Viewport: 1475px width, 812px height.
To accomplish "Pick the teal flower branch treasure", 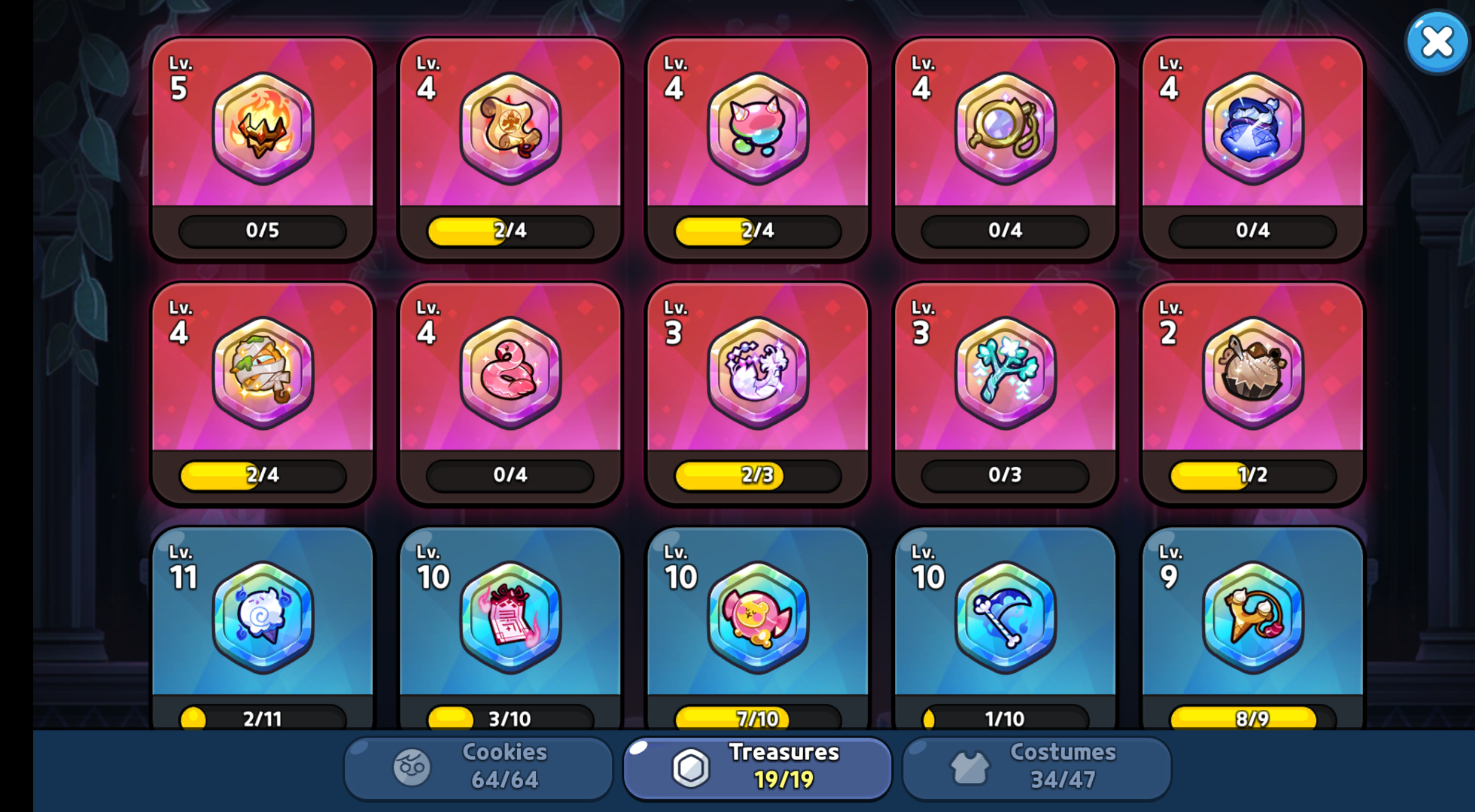I will [x=1005, y=393].
